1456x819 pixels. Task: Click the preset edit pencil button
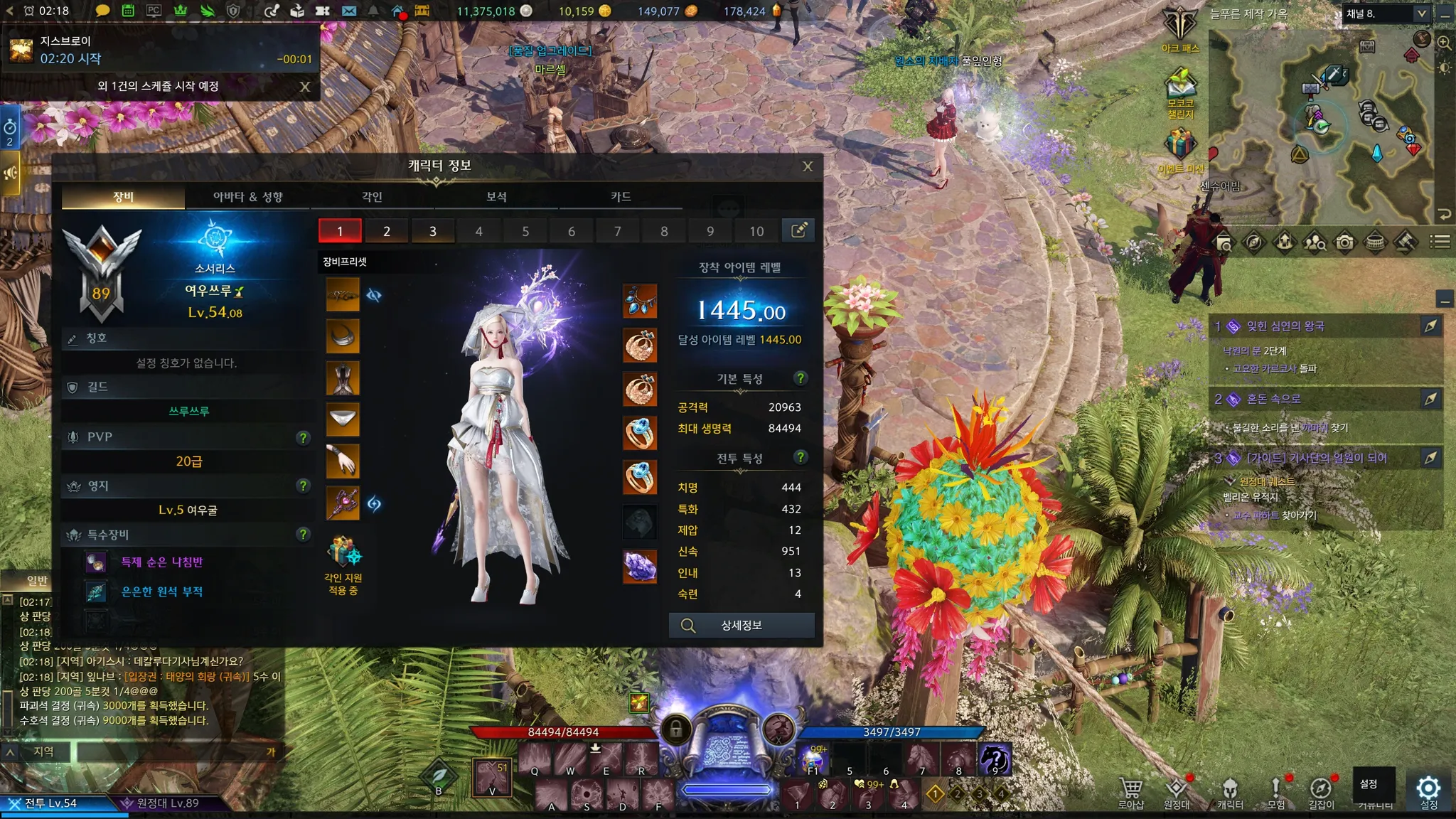pyautogui.click(x=798, y=230)
